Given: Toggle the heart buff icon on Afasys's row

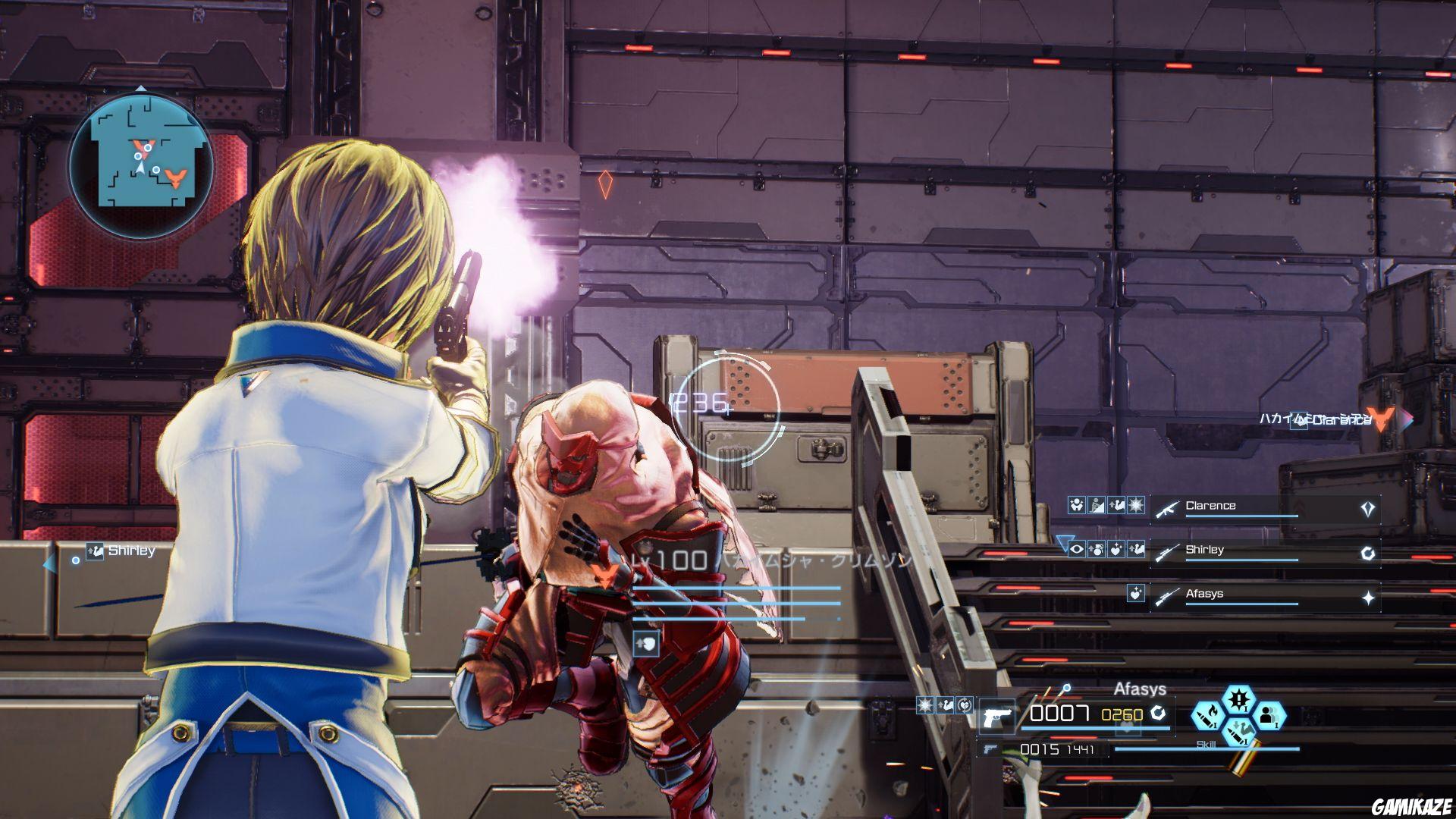Looking at the screenshot, I should tap(1137, 595).
